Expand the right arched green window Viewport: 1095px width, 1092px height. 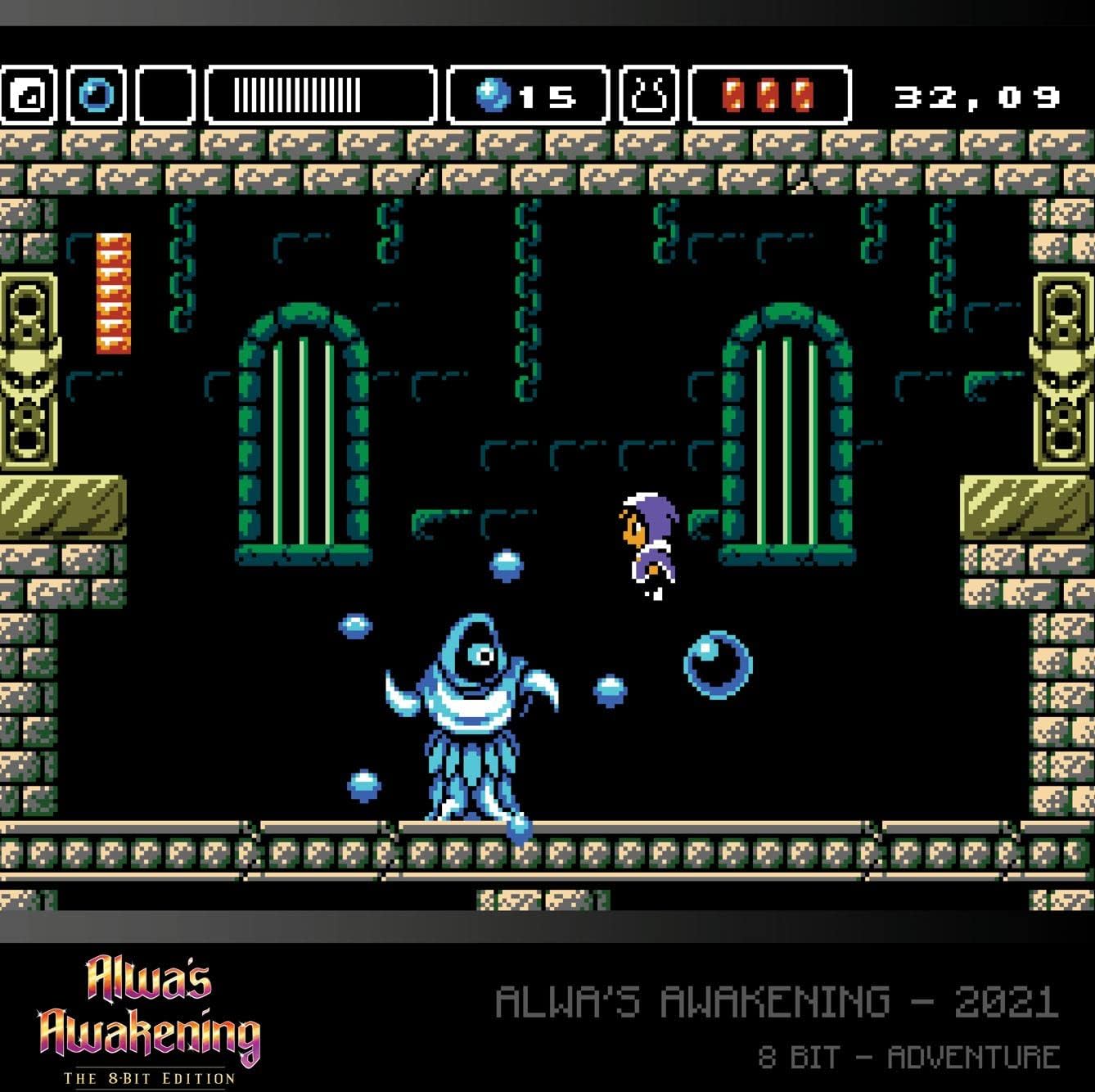786,426
